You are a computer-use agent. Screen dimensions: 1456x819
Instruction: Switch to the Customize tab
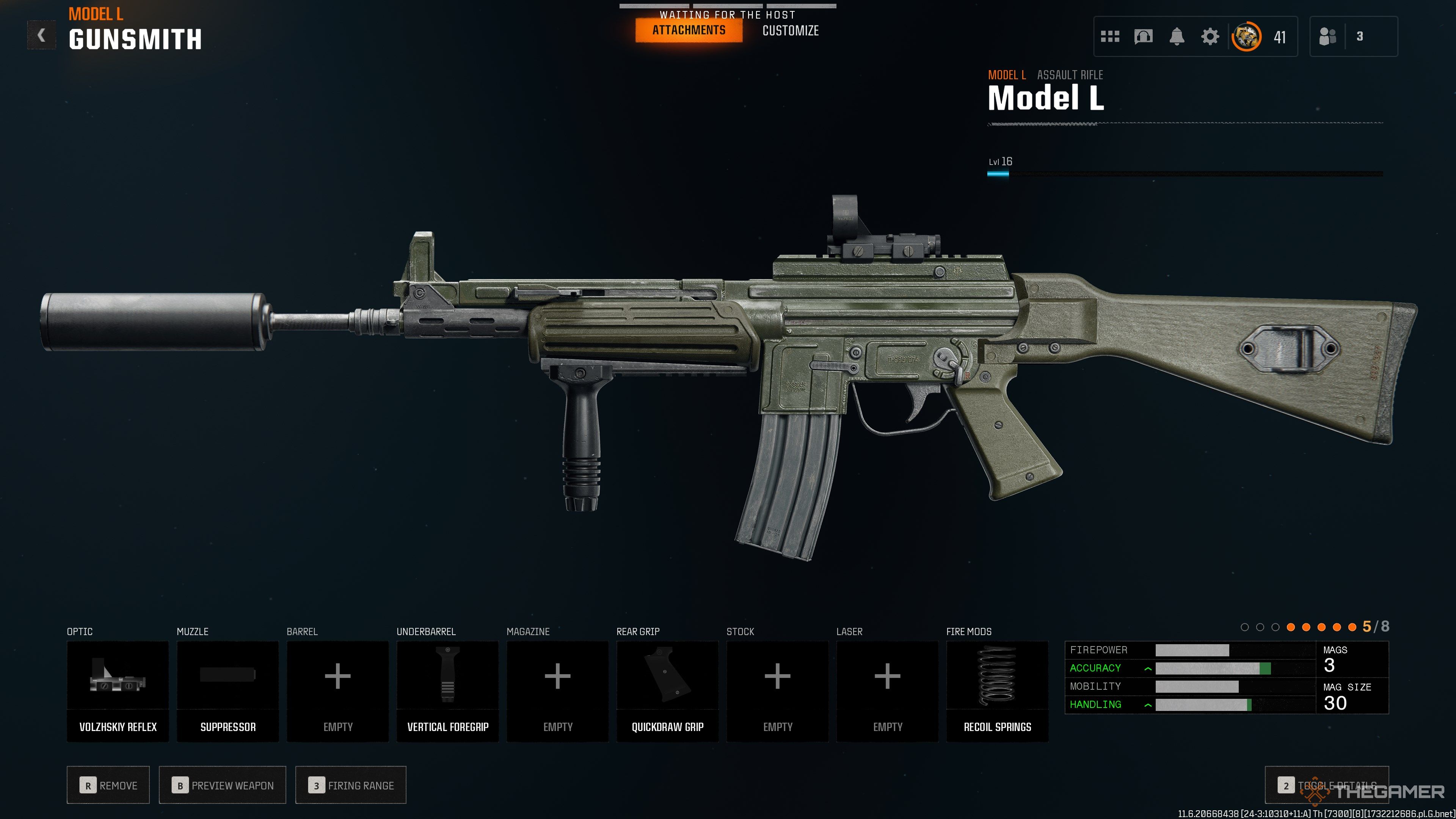tap(790, 30)
